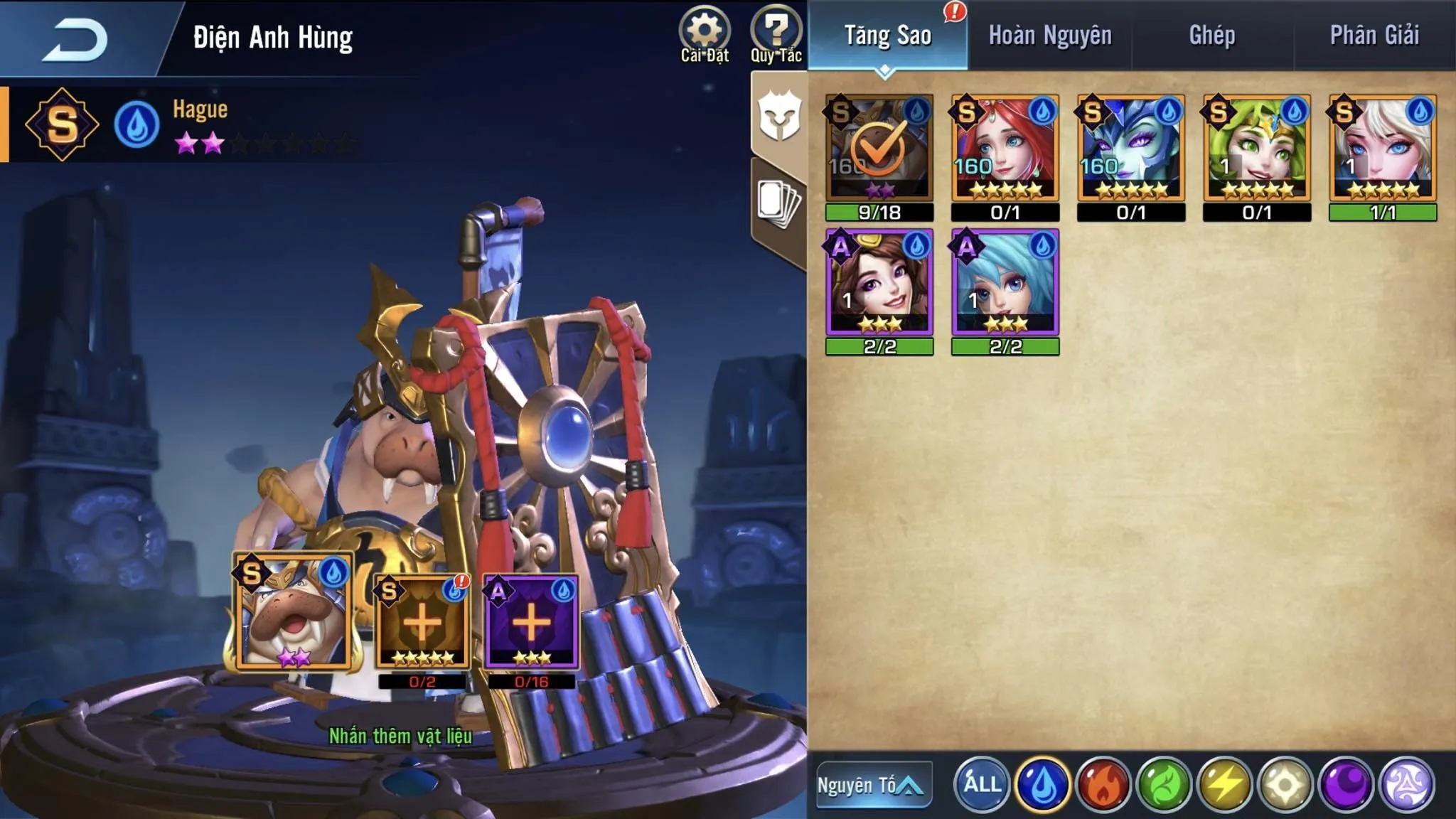Select the blue-haired A-rank hero card
This screenshot has width=1456, height=819.
coord(1005,282)
